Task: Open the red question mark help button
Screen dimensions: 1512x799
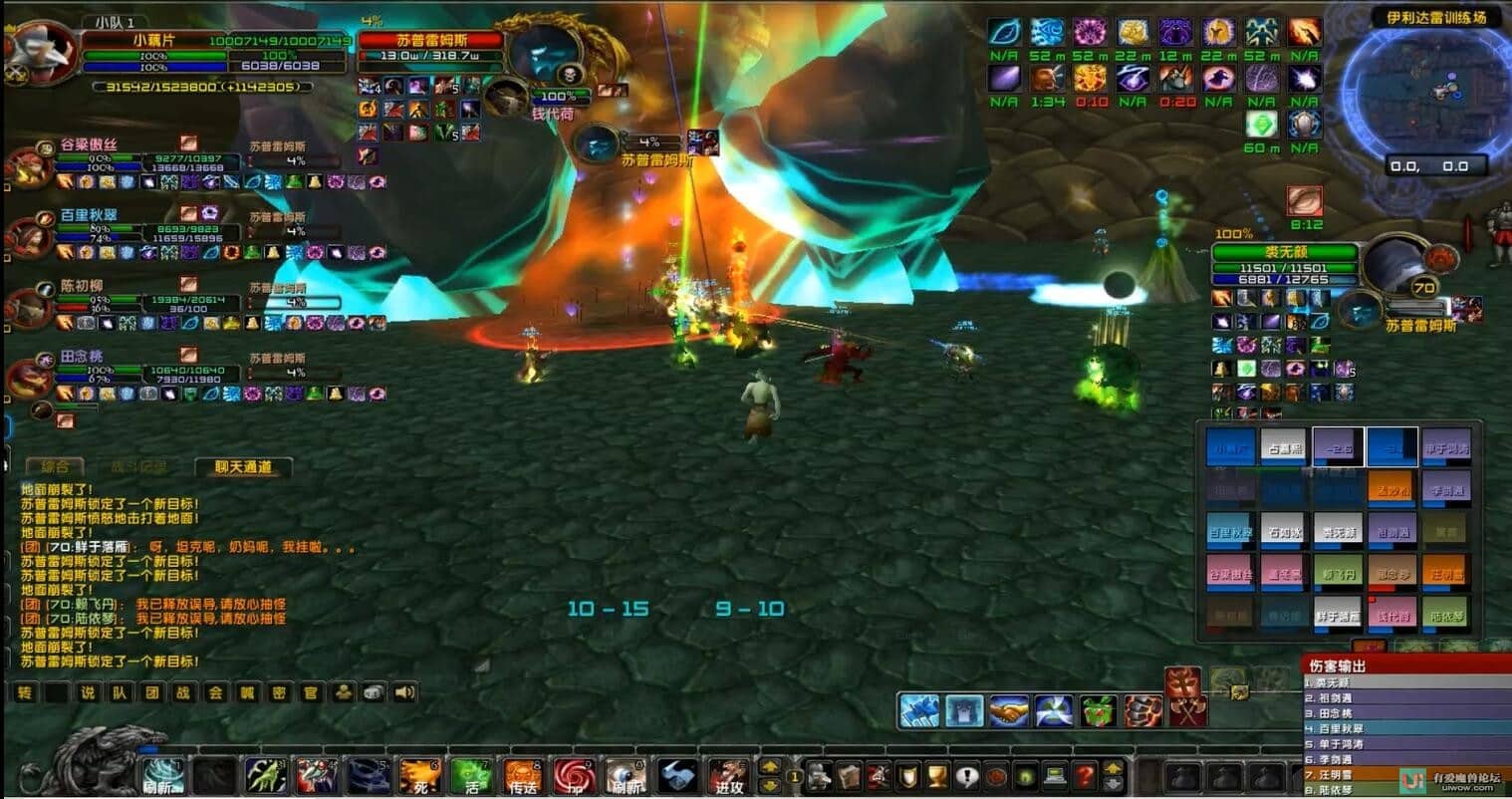Action: [x=1085, y=775]
